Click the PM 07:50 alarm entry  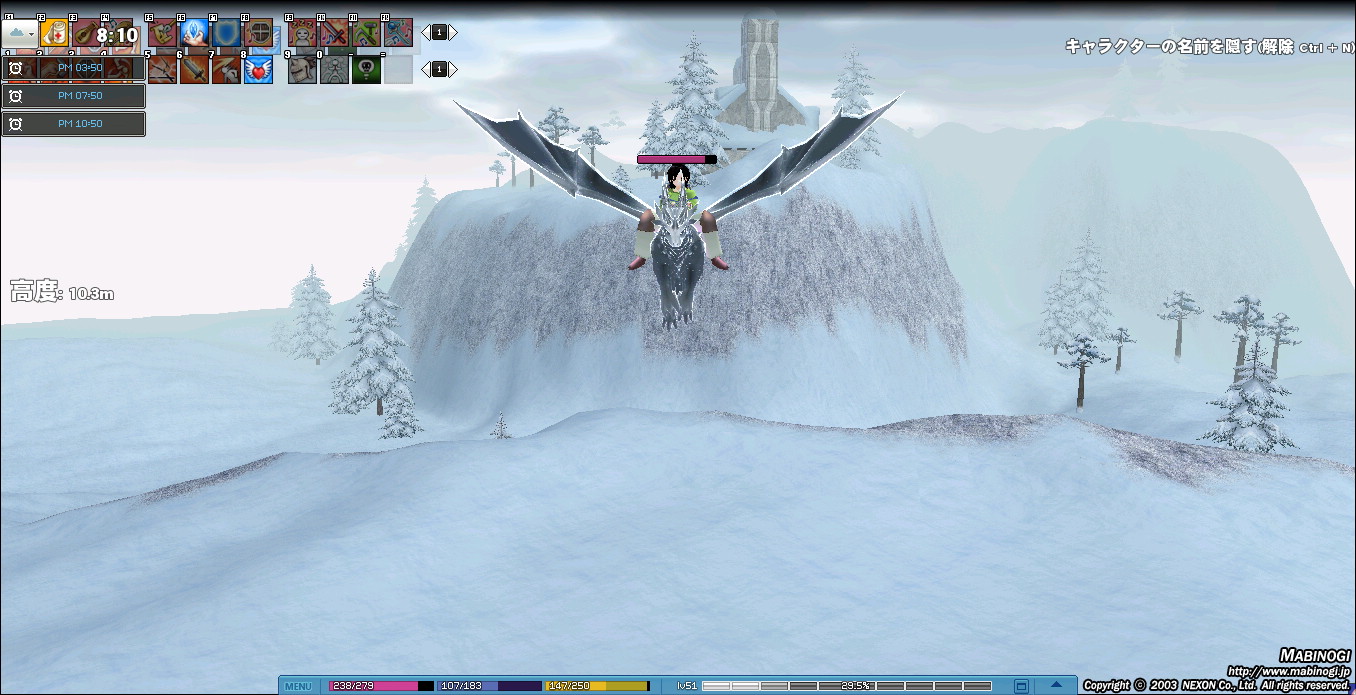(74, 96)
